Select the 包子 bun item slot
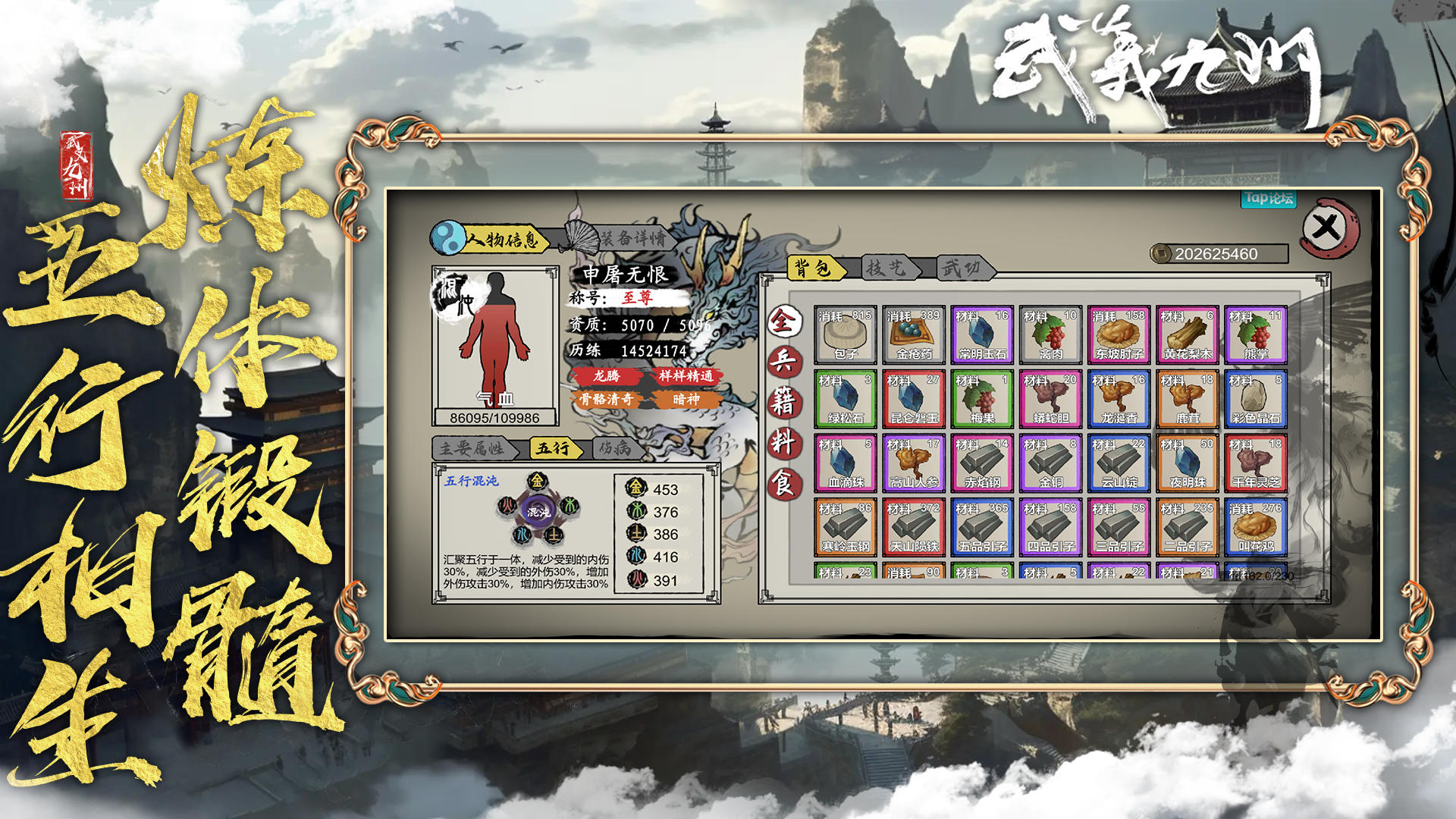Viewport: 1456px width, 819px height. point(846,334)
